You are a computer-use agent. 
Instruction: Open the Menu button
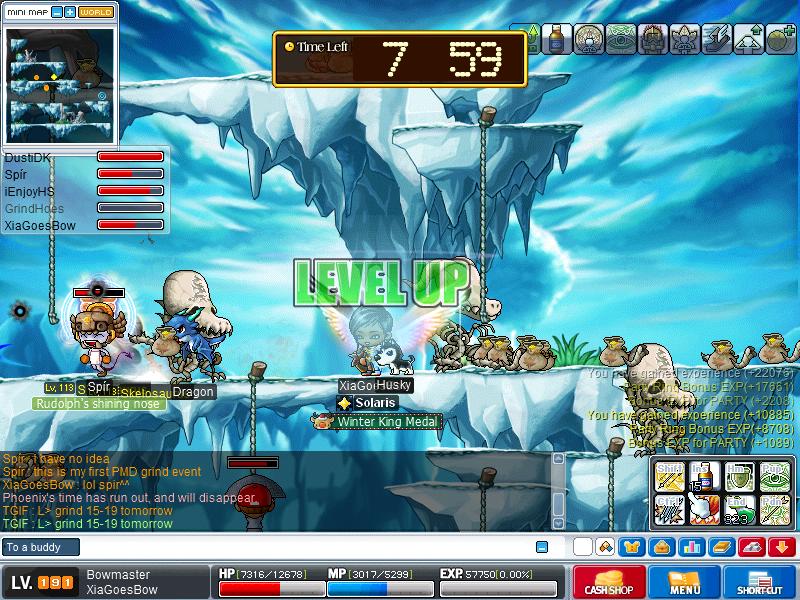[x=685, y=582]
